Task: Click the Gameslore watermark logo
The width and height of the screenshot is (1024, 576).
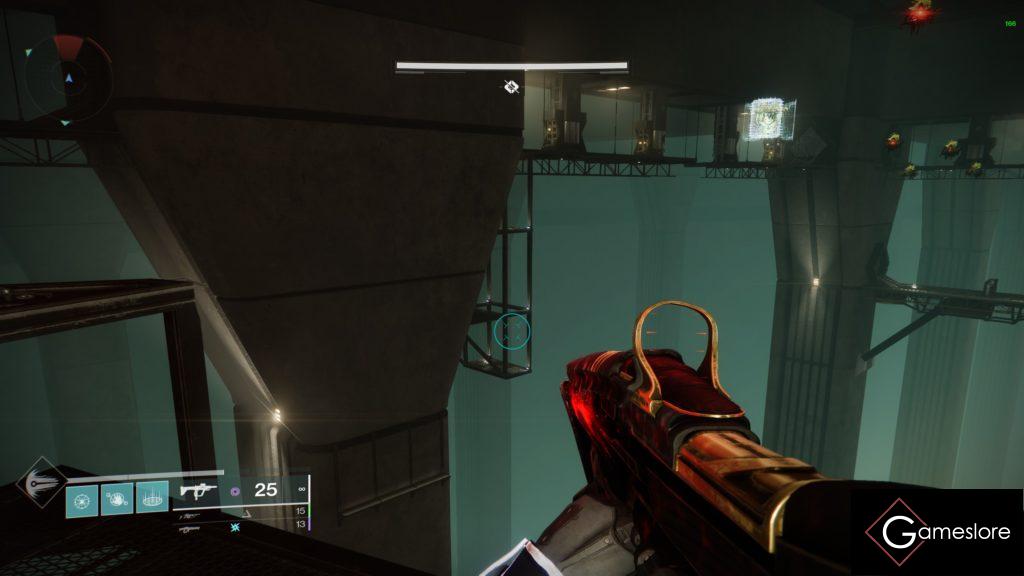Action: (939, 531)
